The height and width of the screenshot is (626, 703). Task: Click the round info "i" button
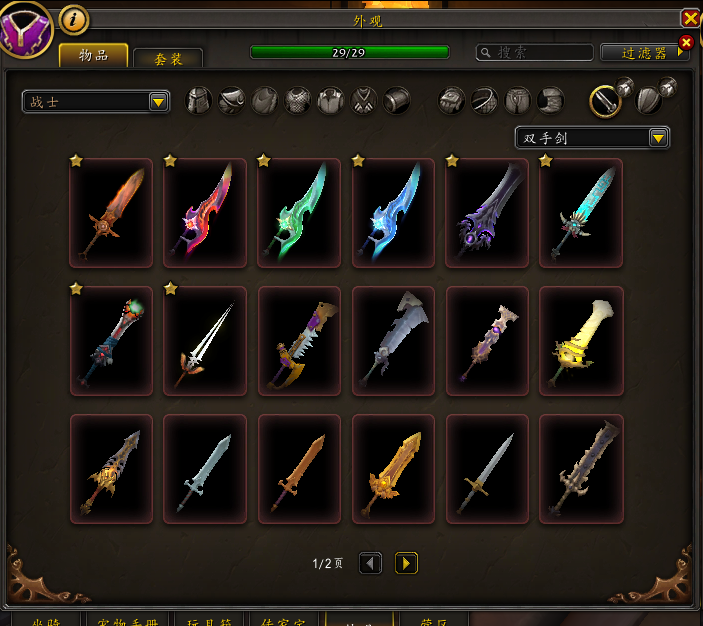(74, 19)
